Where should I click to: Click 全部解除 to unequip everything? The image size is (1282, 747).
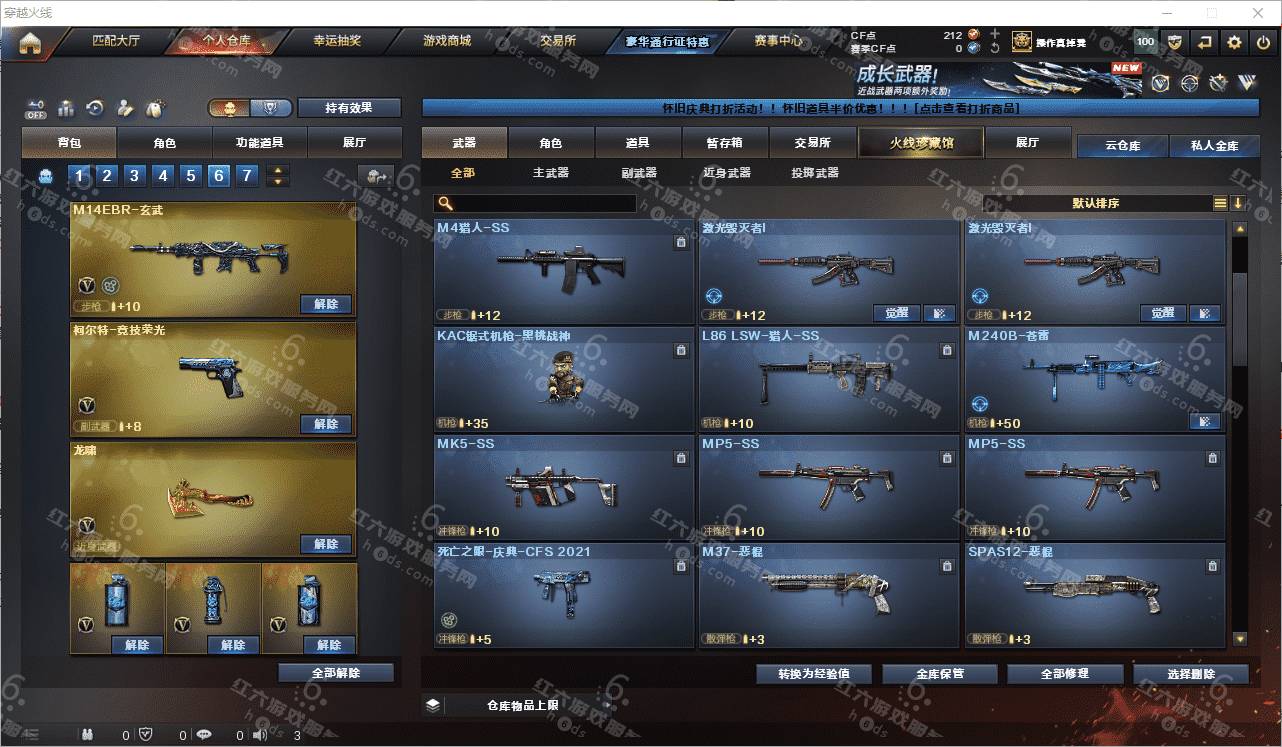pyautogui.click(x=336, y=673)
